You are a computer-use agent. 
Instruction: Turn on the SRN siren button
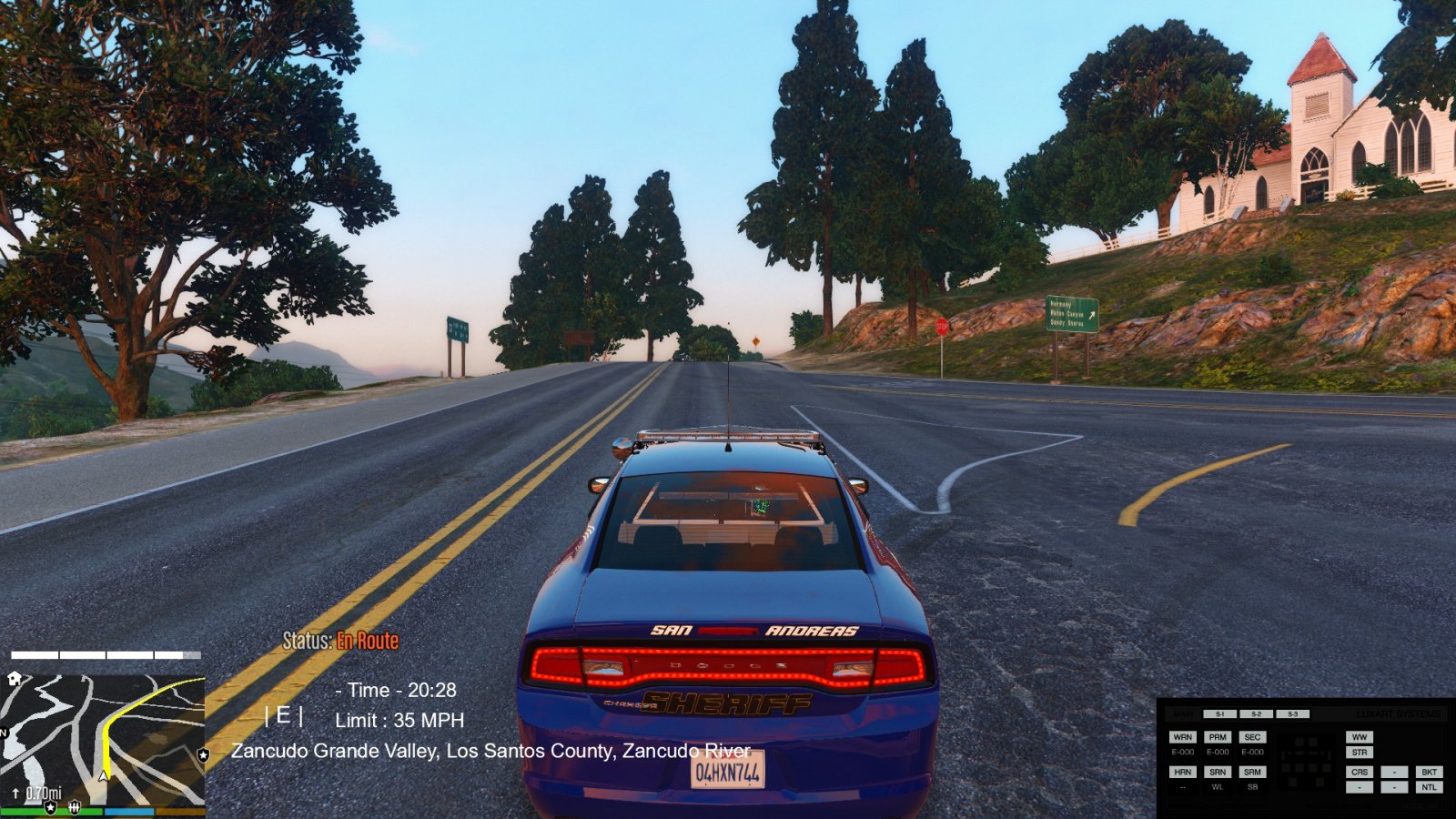click(x=1218, y=772)
